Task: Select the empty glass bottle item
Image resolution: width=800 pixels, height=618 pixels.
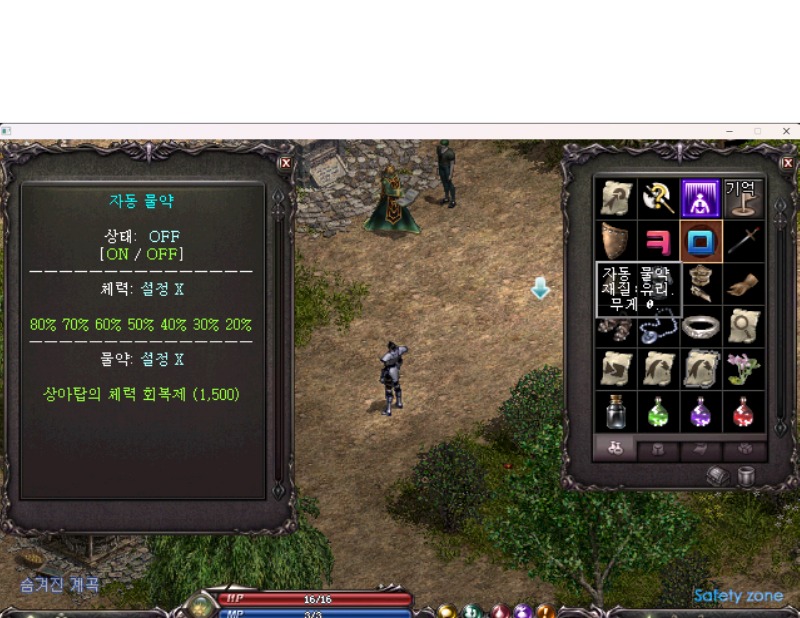Action: click(x=614, y=411)
